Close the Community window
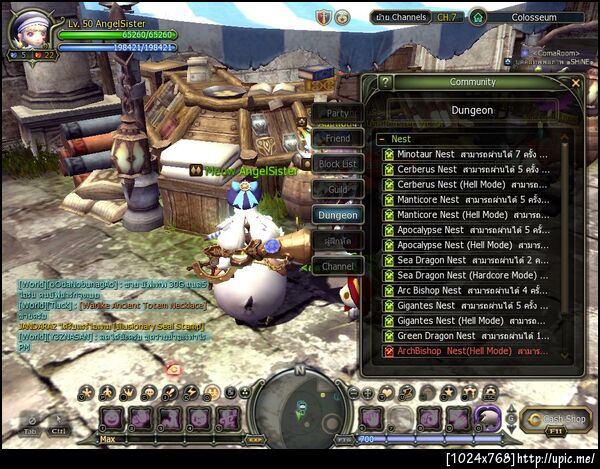The width and height of the screenshot is (600, 469). pyautogui.click(x=575, y=83)
